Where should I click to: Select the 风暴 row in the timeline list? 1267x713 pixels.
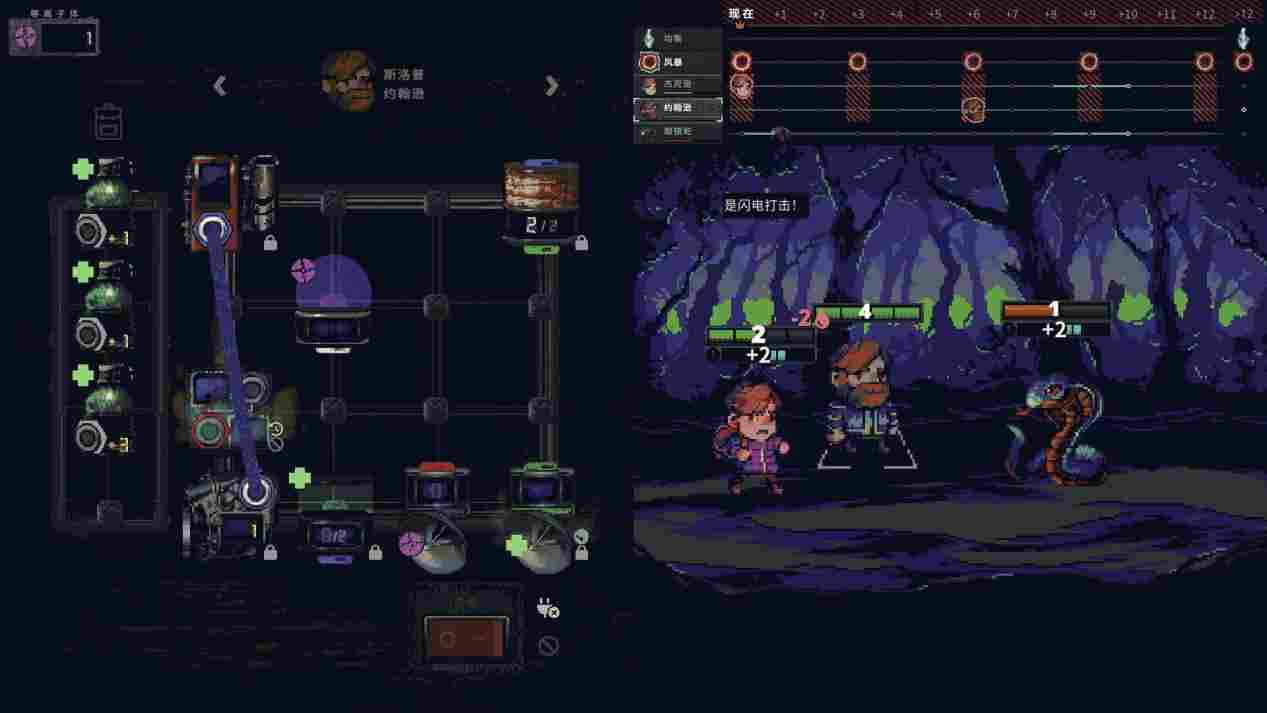[x=680, y=62]
